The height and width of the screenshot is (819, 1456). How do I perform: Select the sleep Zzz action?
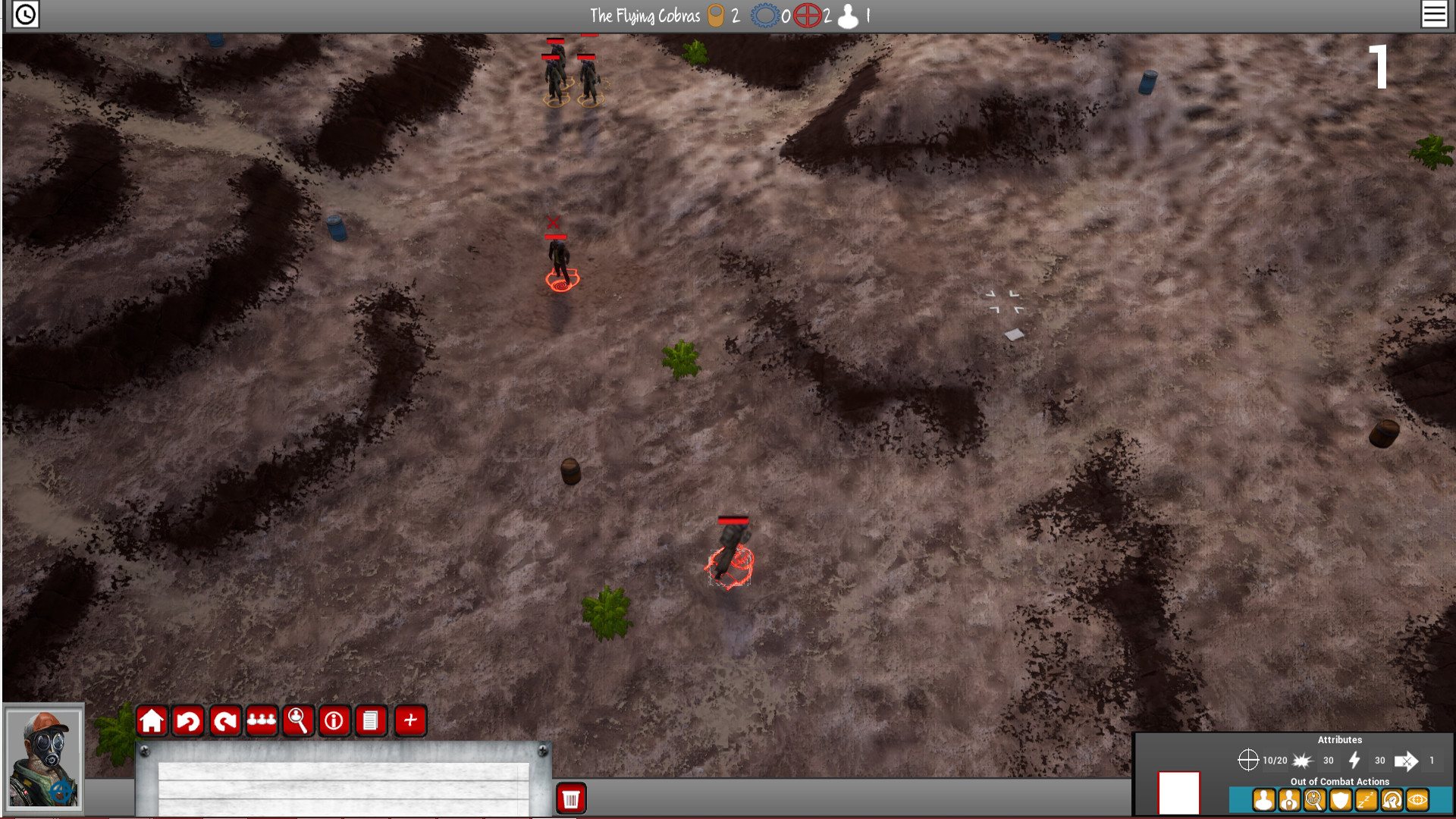coord(1366,800)
